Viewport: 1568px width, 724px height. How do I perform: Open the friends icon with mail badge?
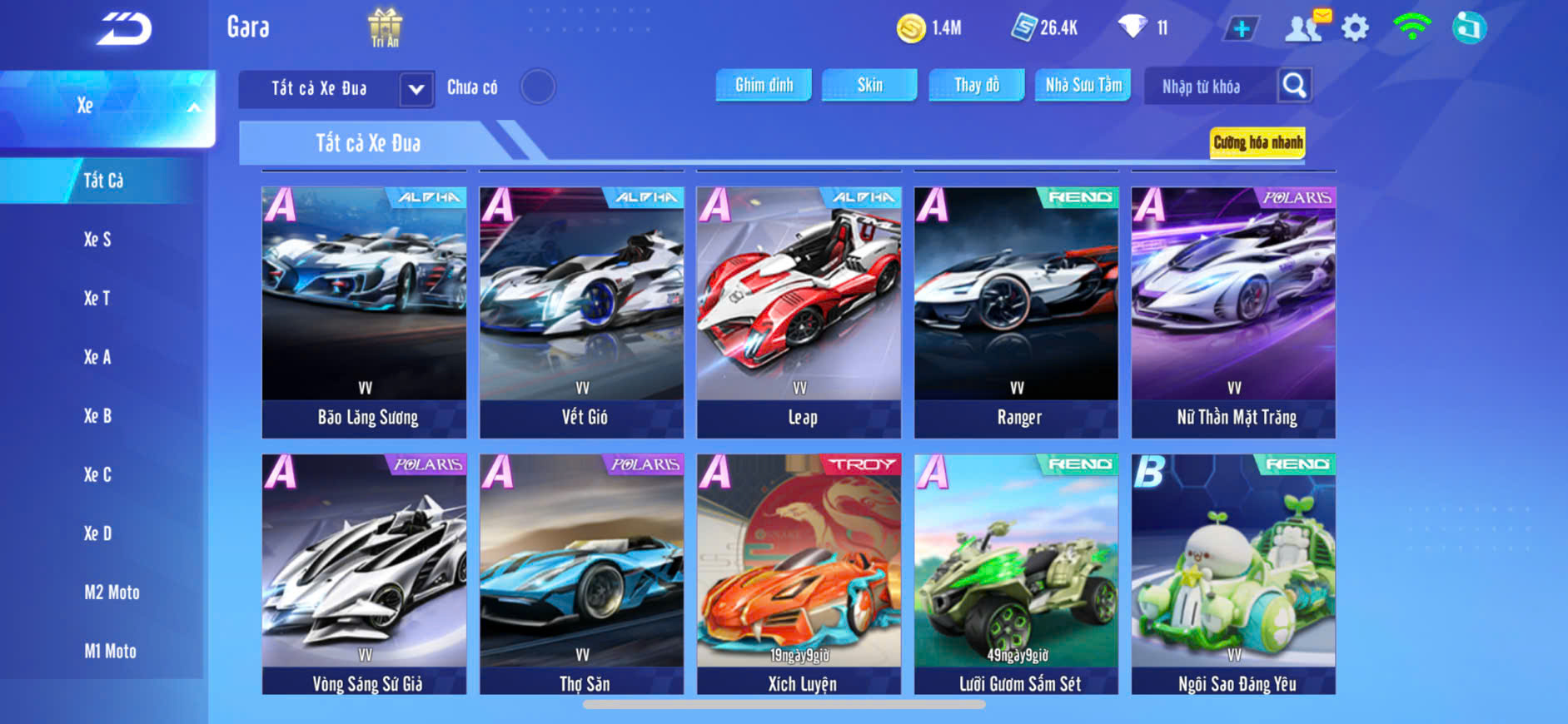pos(1305,27)
